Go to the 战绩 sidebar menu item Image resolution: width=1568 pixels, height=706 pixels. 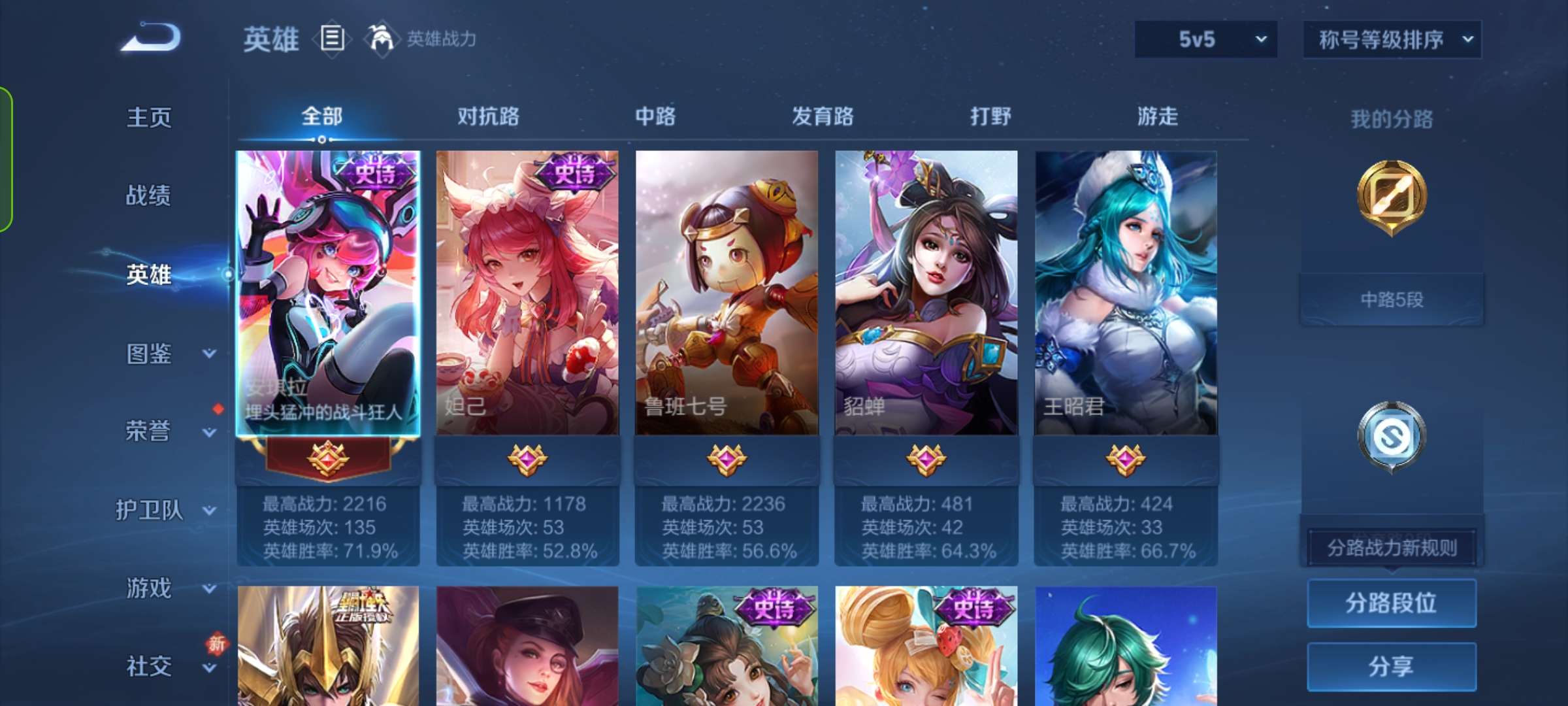click(149, 196)
